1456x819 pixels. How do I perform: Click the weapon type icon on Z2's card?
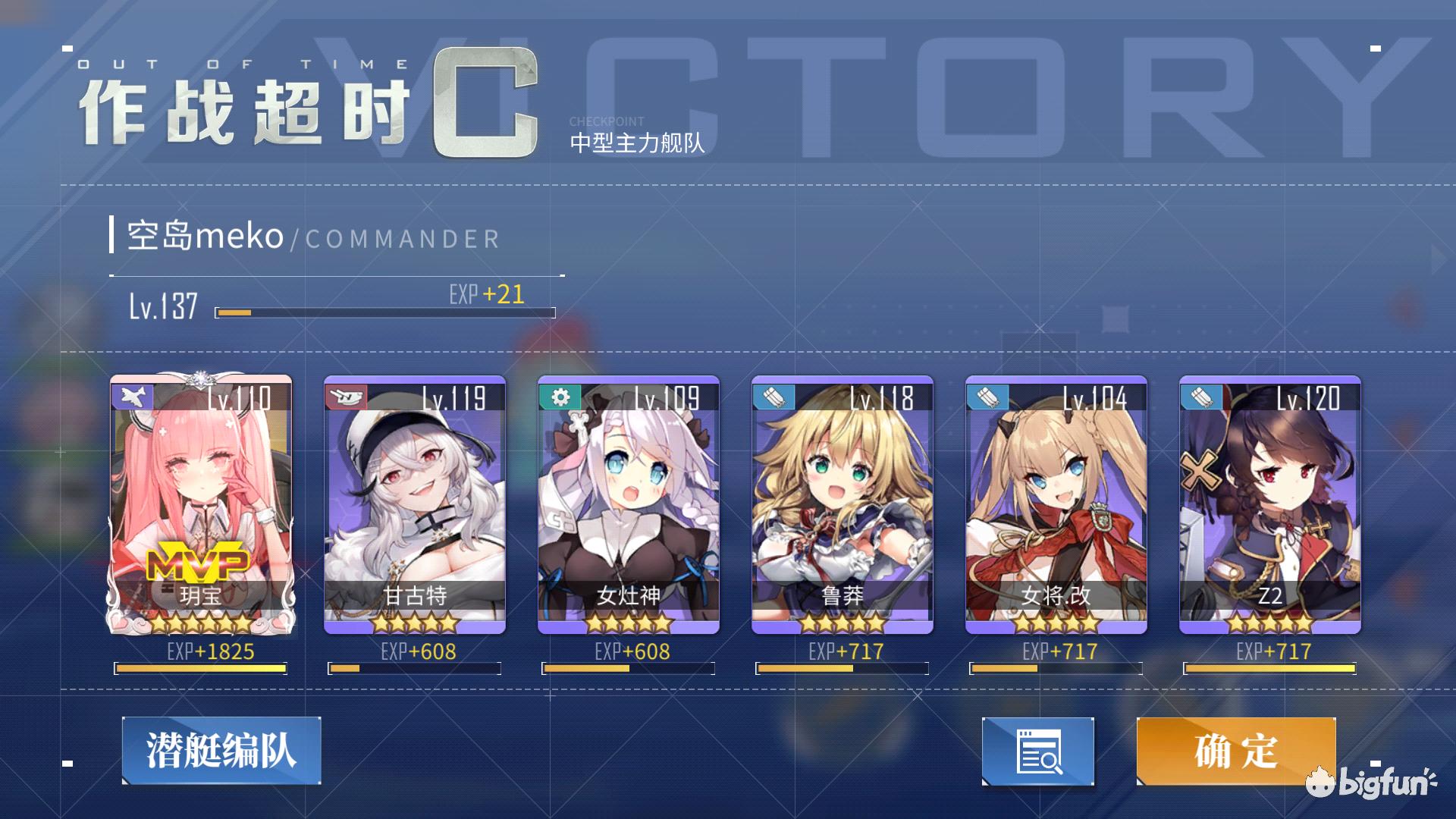[1200, 396]
